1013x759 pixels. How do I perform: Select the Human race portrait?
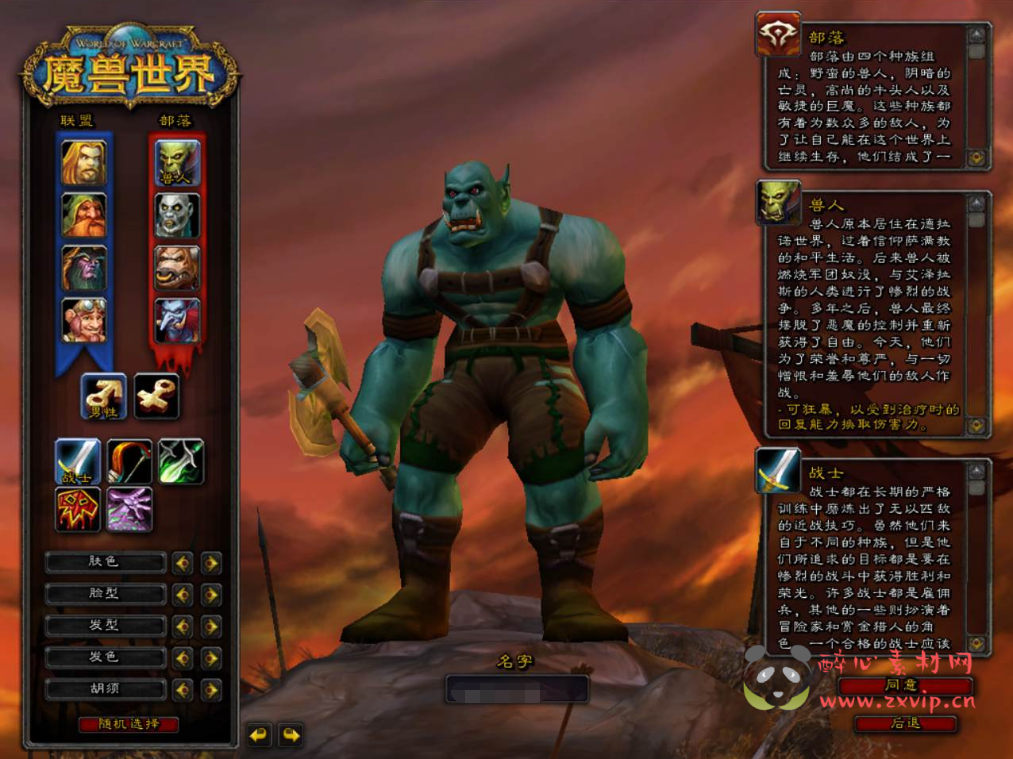click(x=84, y=163)
